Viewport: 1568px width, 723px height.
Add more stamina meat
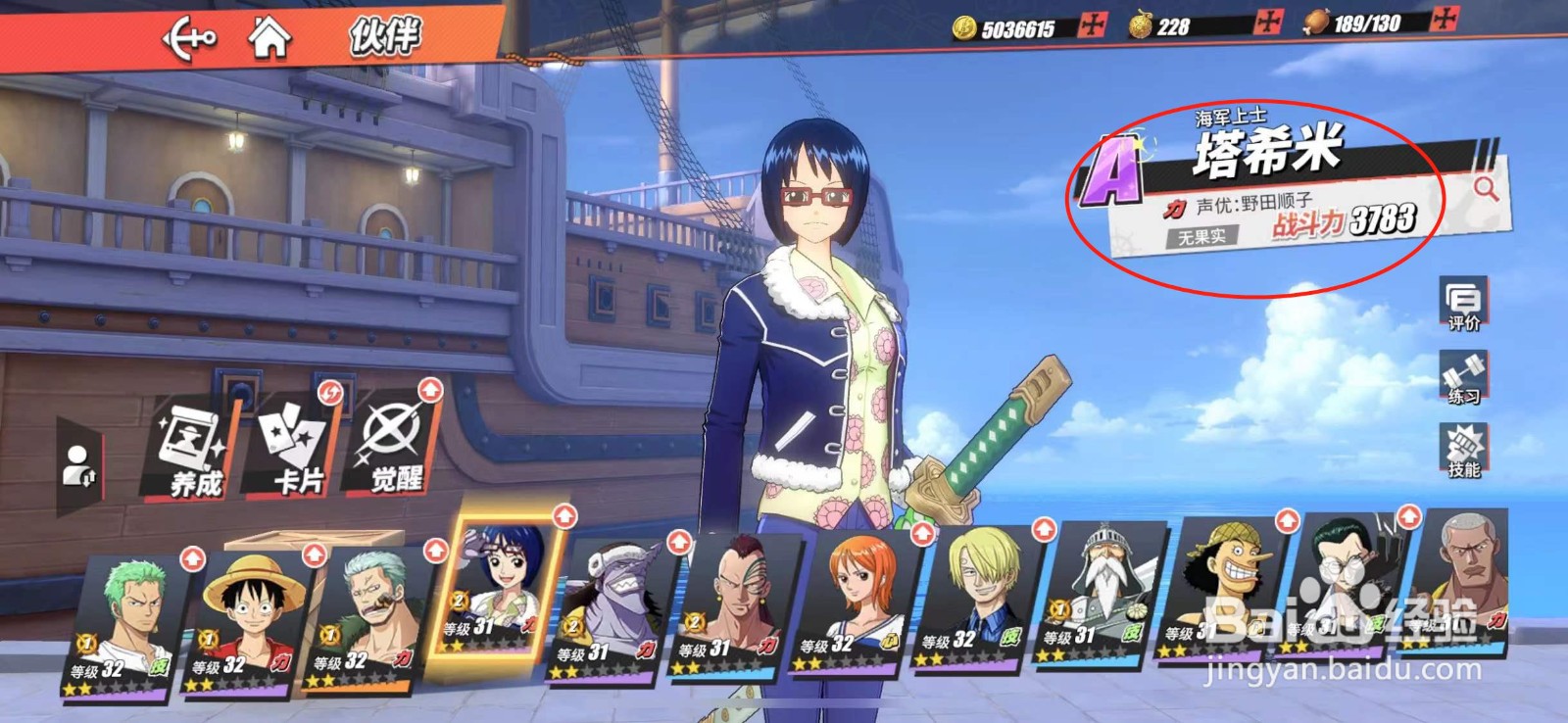tap(1445, 20)
